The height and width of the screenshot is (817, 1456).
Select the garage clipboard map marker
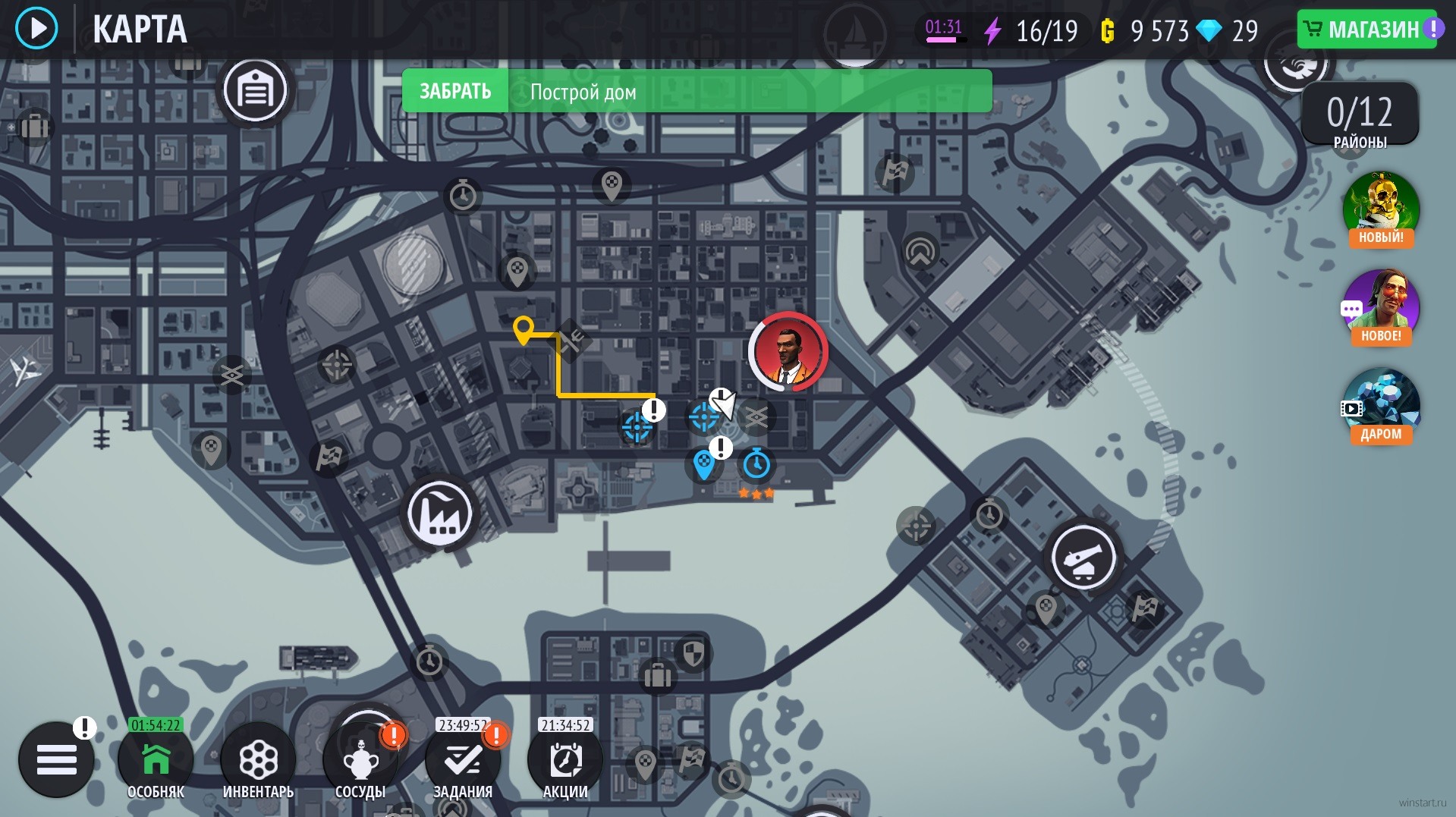(x=255, y=90)
